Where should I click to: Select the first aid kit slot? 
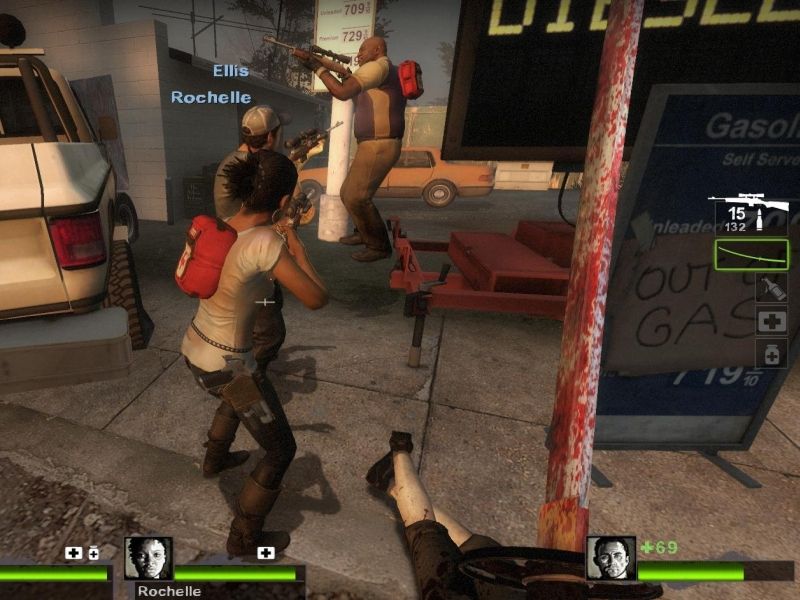point(771,321)
